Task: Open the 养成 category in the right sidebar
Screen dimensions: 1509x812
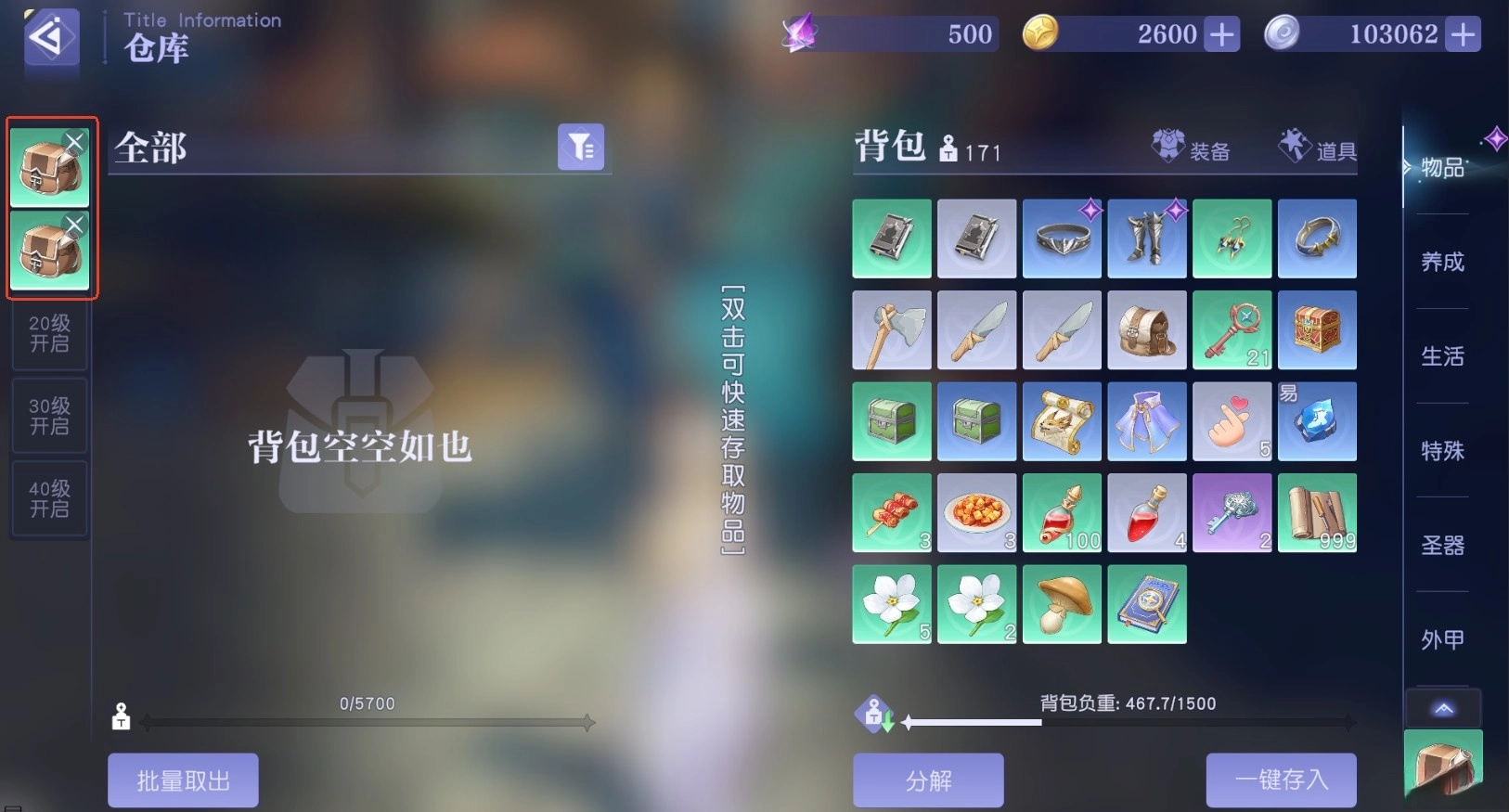Action: 1440,263
